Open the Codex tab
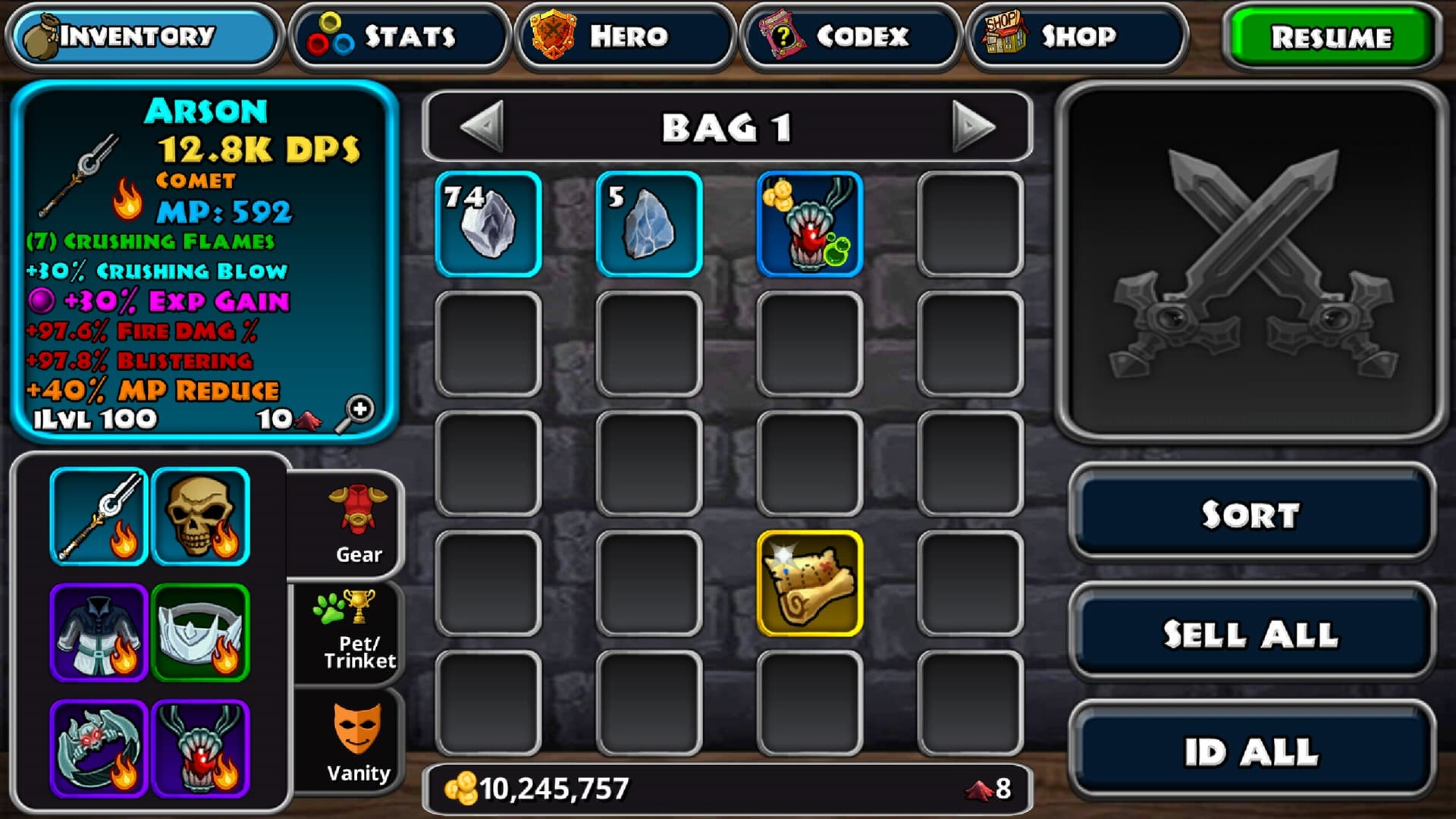Screen dimensions: 1456x819 (x=850, y=36)
